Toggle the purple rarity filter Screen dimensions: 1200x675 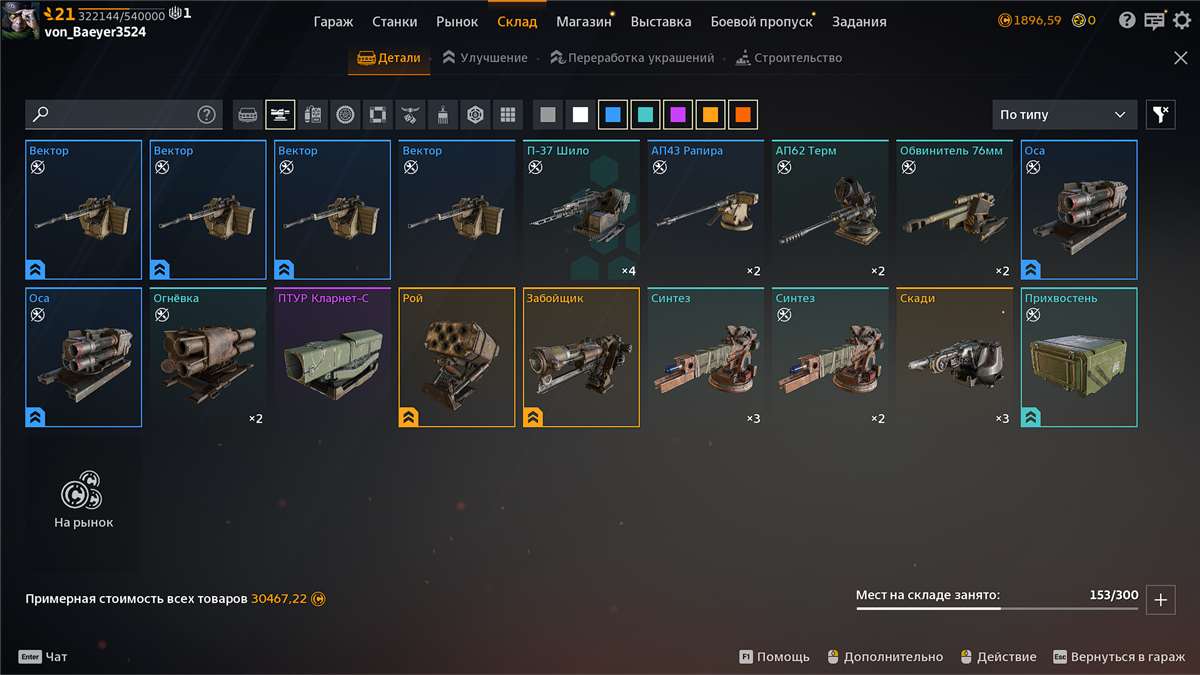point(678,115)
